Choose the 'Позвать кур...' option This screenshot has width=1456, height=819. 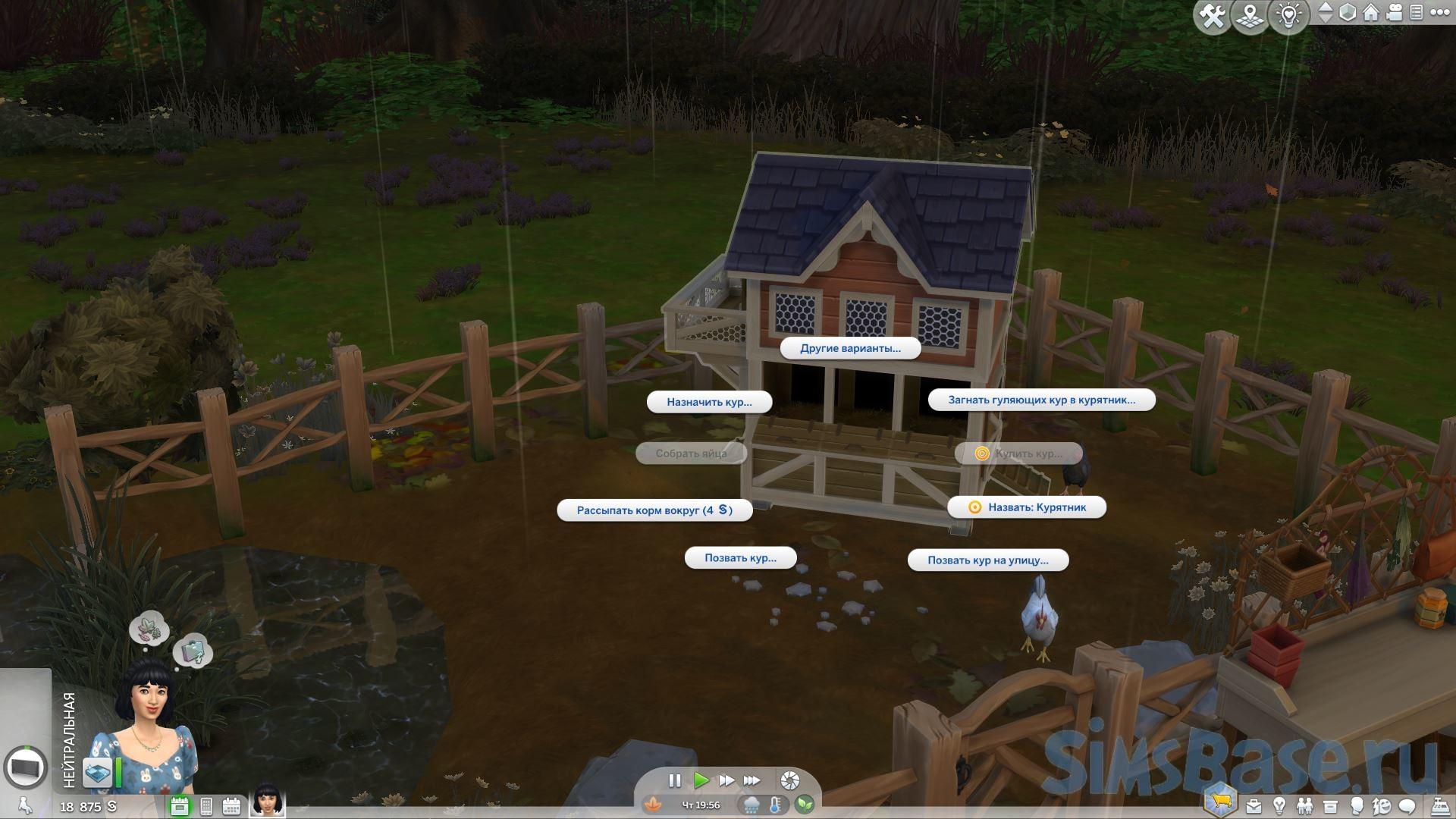pos(740,558)
